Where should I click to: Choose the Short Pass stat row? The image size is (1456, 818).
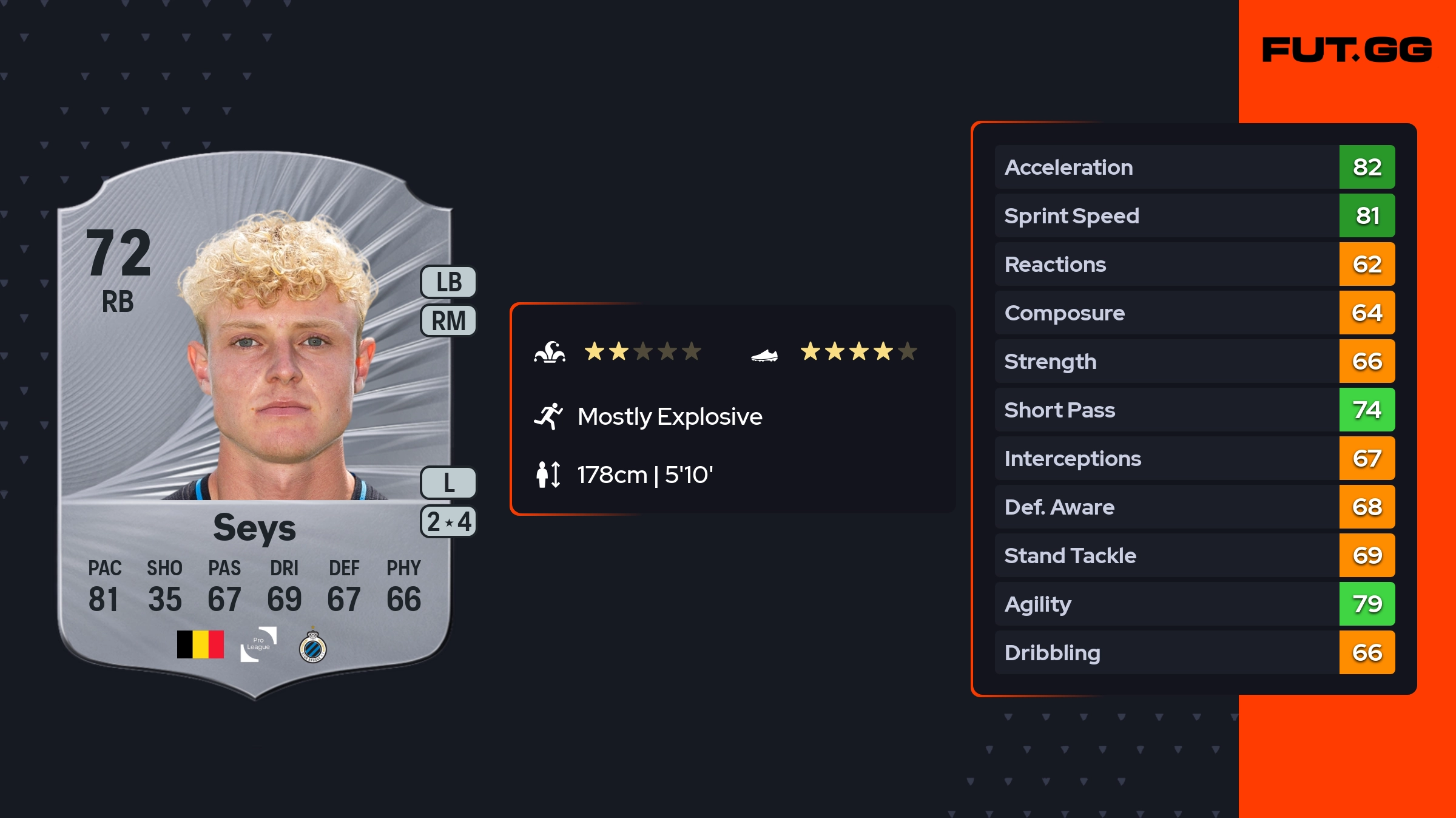click(1194, 410)
